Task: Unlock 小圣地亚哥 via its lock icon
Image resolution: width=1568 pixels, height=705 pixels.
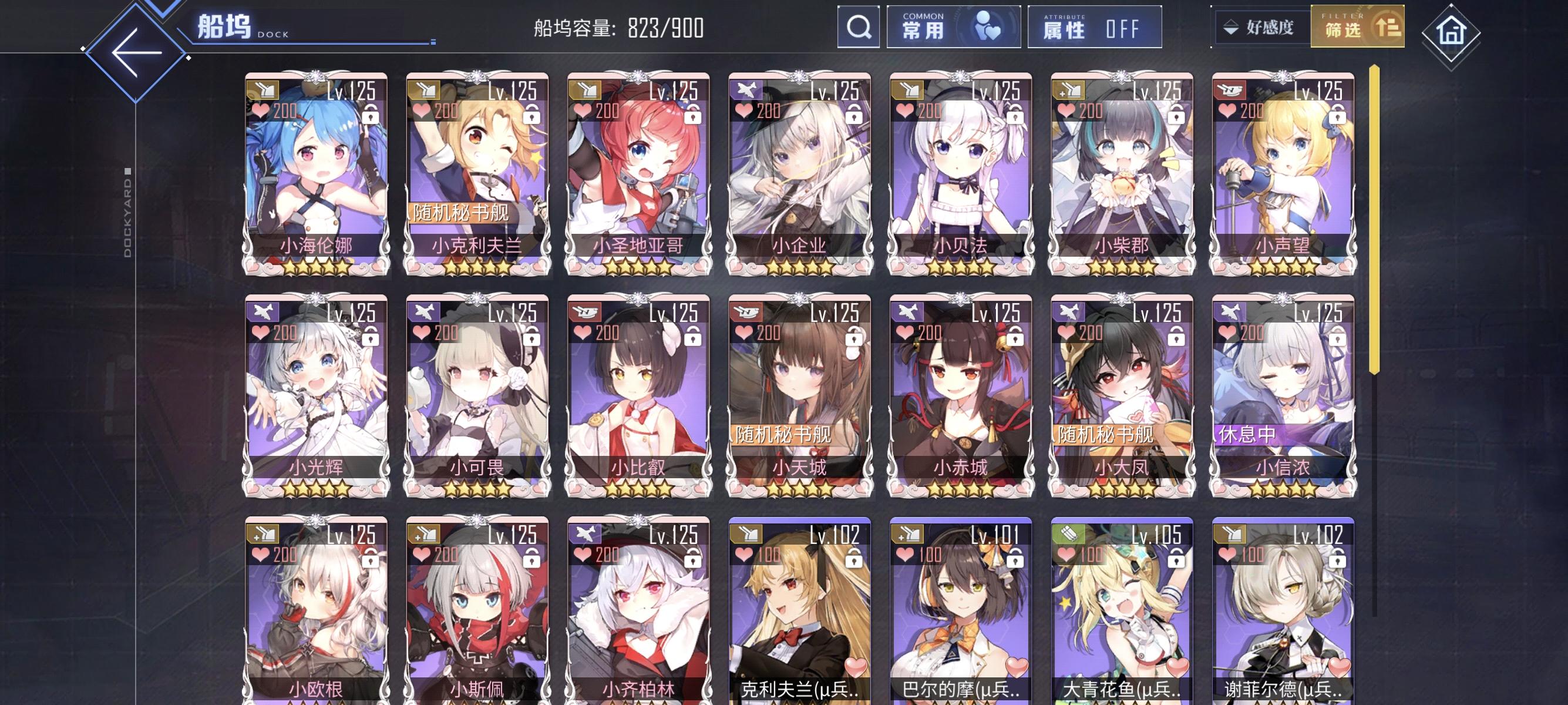Action: point(693,116)
